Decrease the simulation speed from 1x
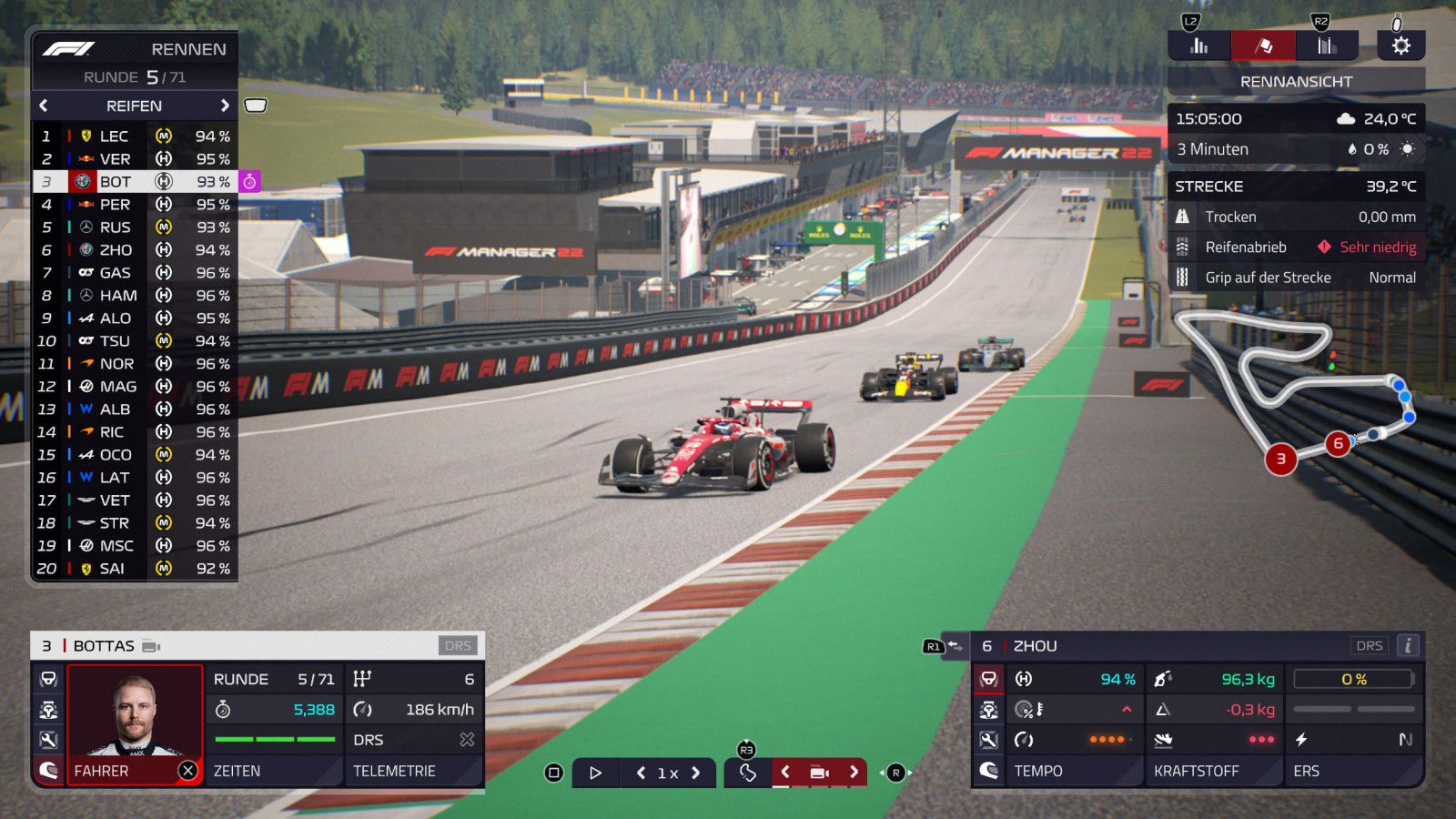1456x819 pixels. 641,773
